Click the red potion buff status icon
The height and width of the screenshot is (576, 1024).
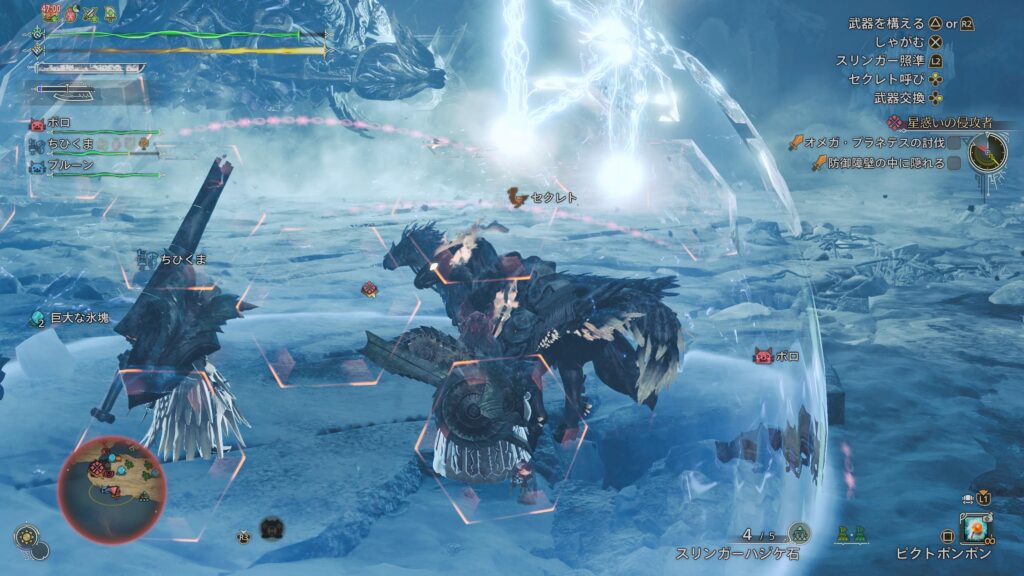pos(68,14)
